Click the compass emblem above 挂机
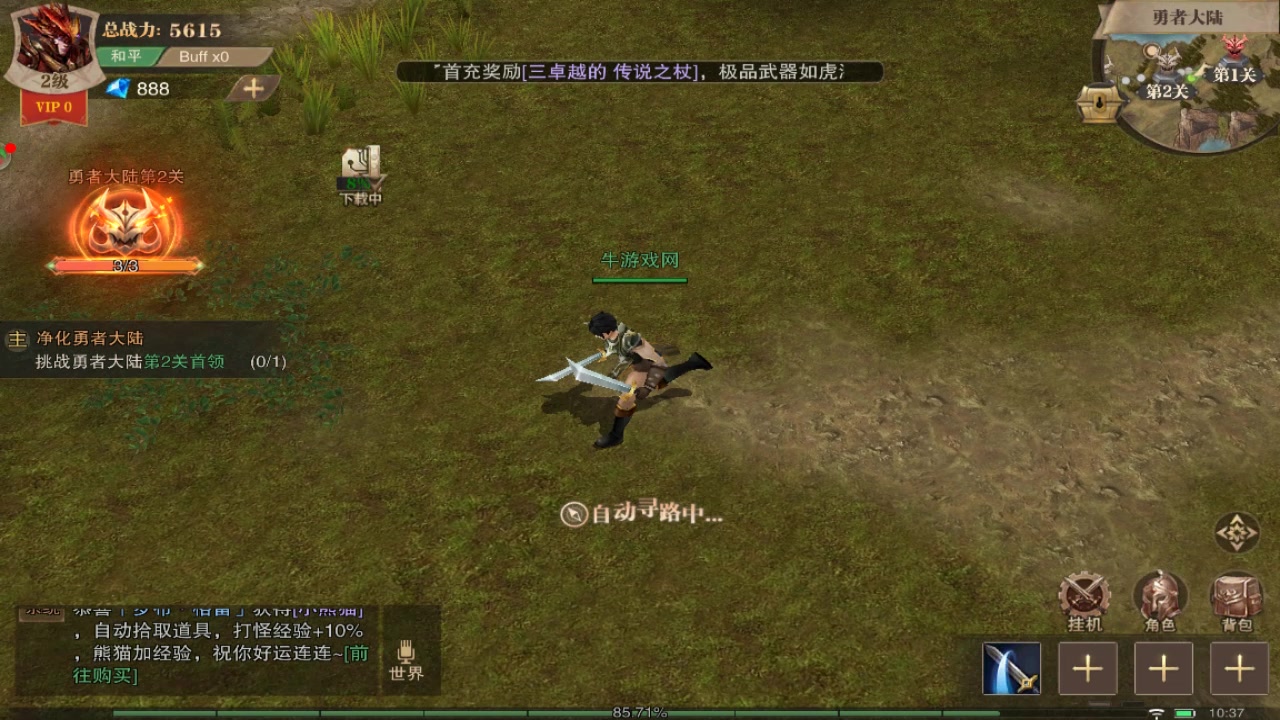Viewport: 1280px width, 720px height. click(x=1236, y=532)
